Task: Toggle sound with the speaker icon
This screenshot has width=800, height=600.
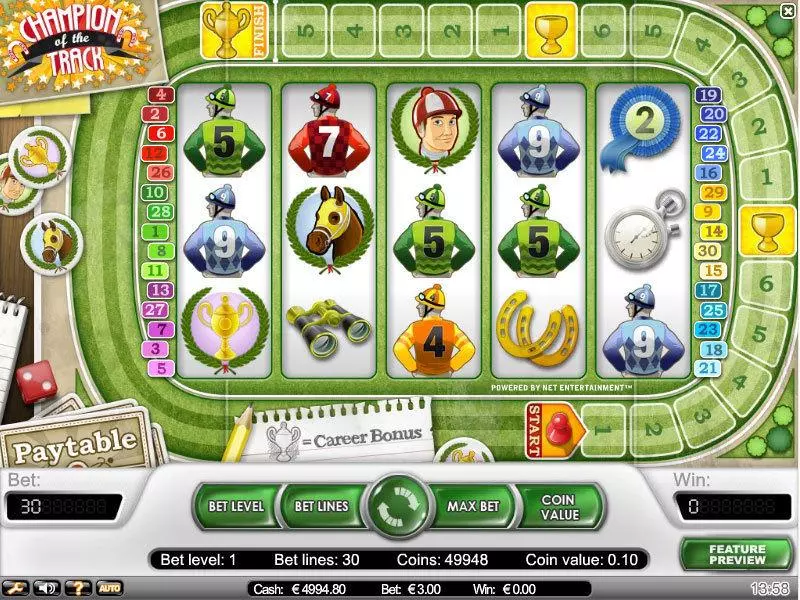Action: click(46, 588)
